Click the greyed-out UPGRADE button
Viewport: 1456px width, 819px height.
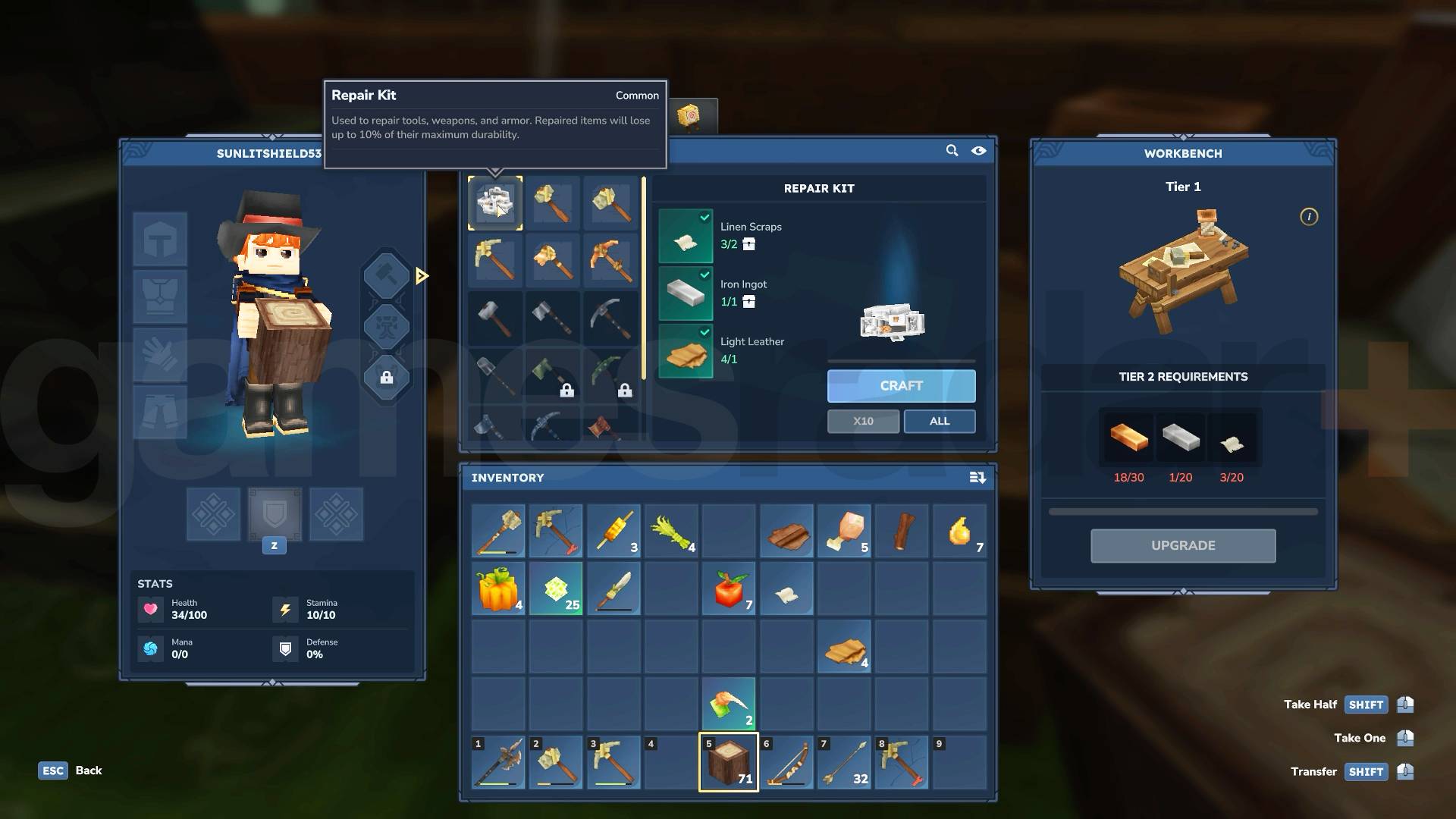(x=1183, y=545)
